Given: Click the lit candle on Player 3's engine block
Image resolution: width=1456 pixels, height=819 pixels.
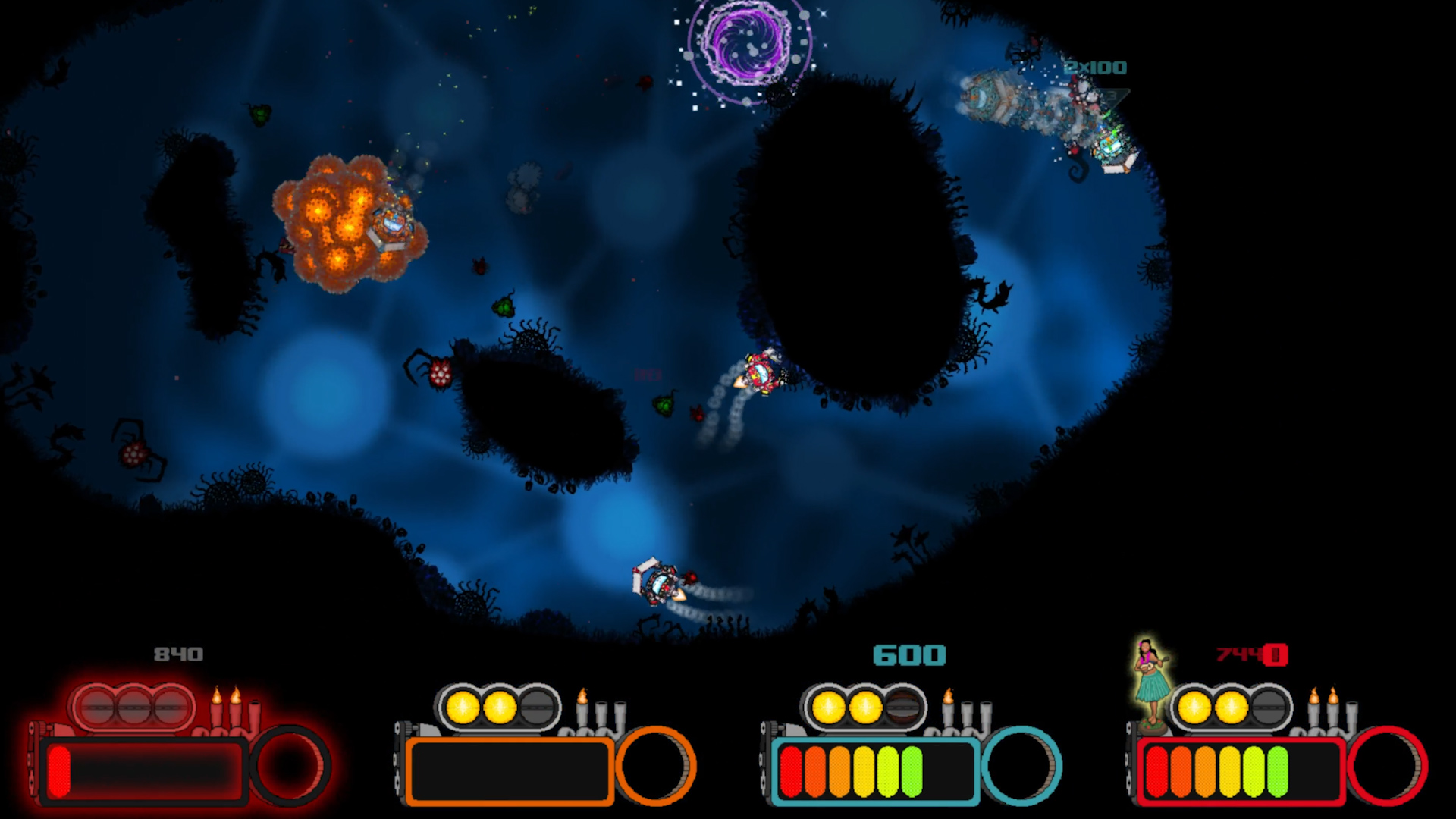Looking at the screenshot, I should click(947, 699).
